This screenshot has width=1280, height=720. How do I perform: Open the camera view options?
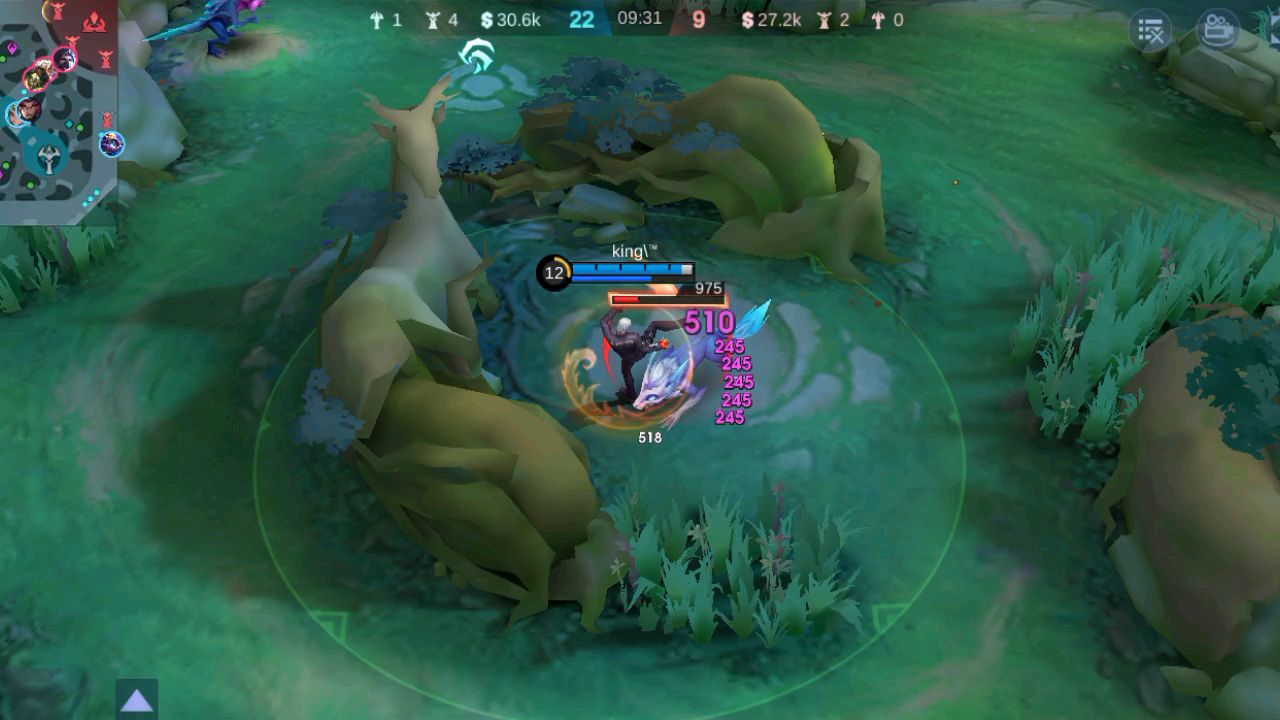(x=1217, y=29)
